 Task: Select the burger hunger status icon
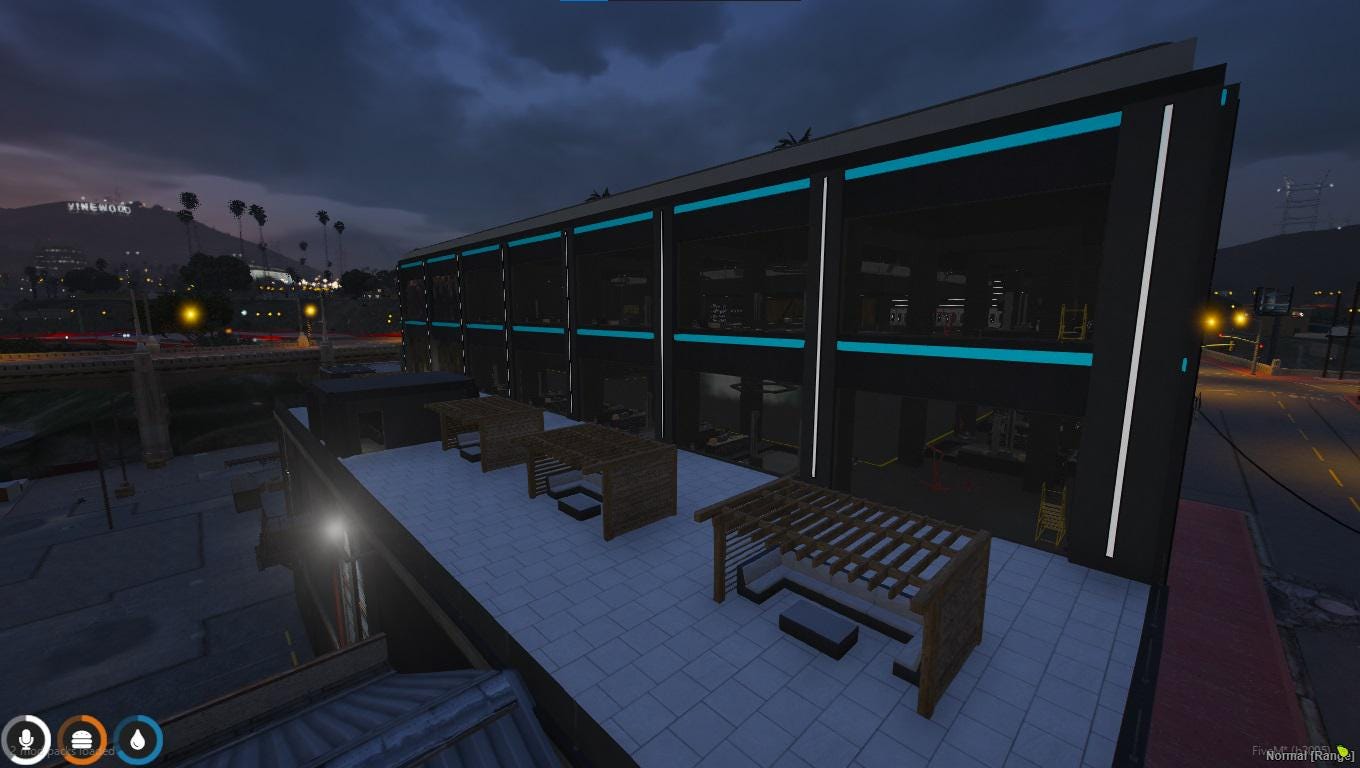82,739
